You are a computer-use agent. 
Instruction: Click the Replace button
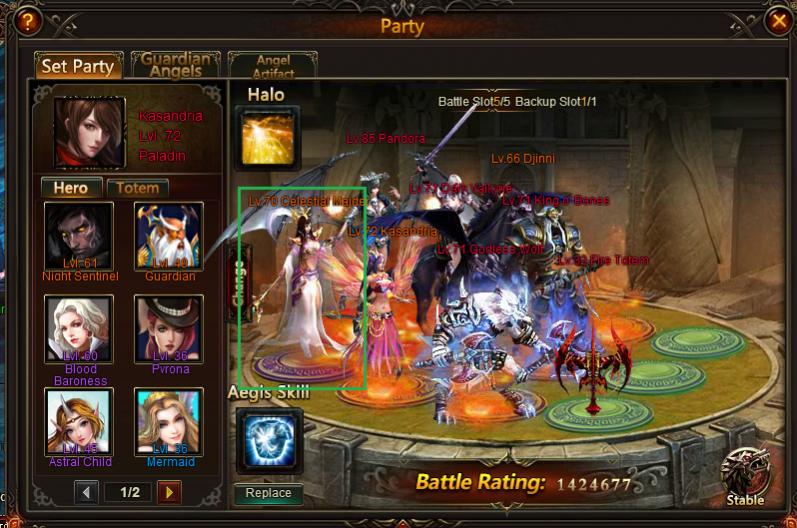click(268, 493)
